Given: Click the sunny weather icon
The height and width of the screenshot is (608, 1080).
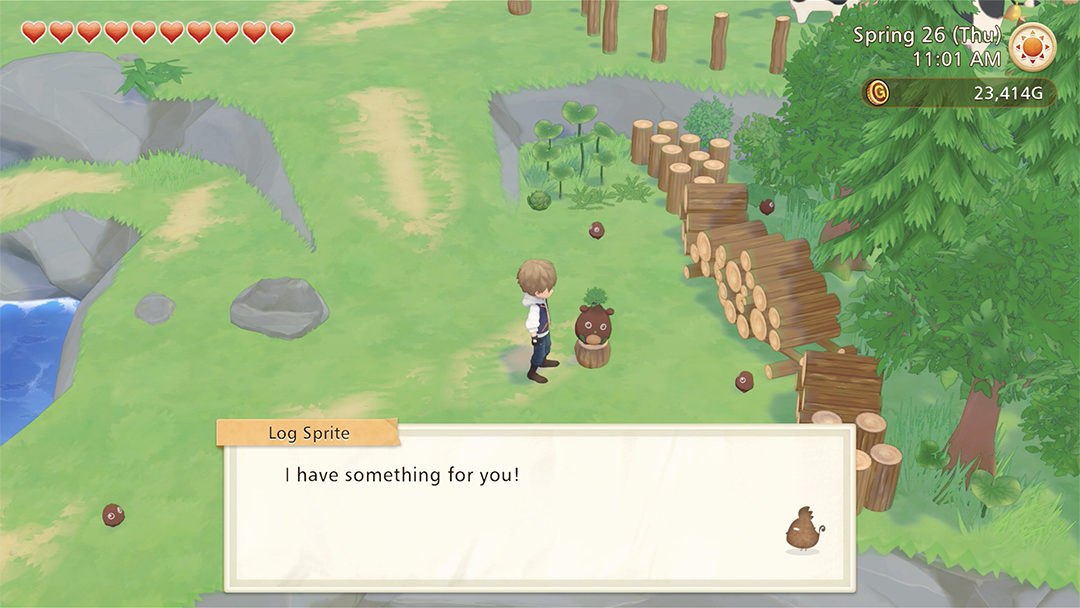Looking at the screenshot, I should pyautogui.click(x=1032, y=47).
